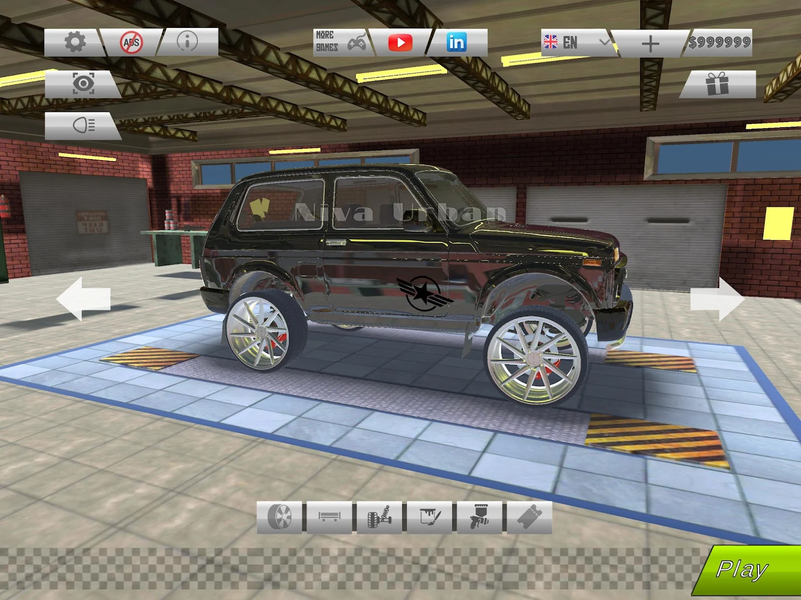The width and height of the screenshot is (801, 600).
Task: Open settings with the gear icon
Action: point(74,42)
